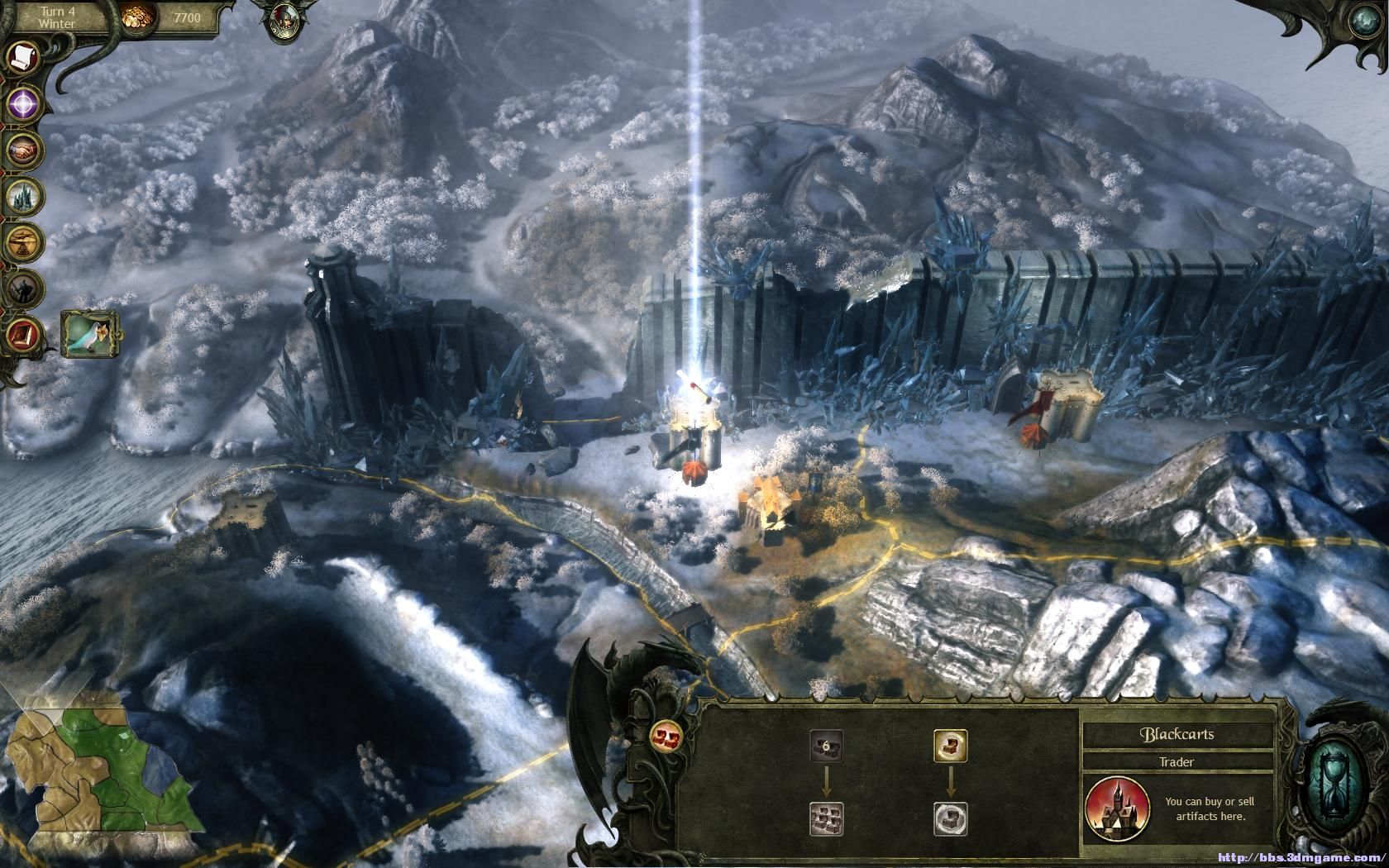
Task: Click the hero portrait at the top
Action: tap(281, 18)
